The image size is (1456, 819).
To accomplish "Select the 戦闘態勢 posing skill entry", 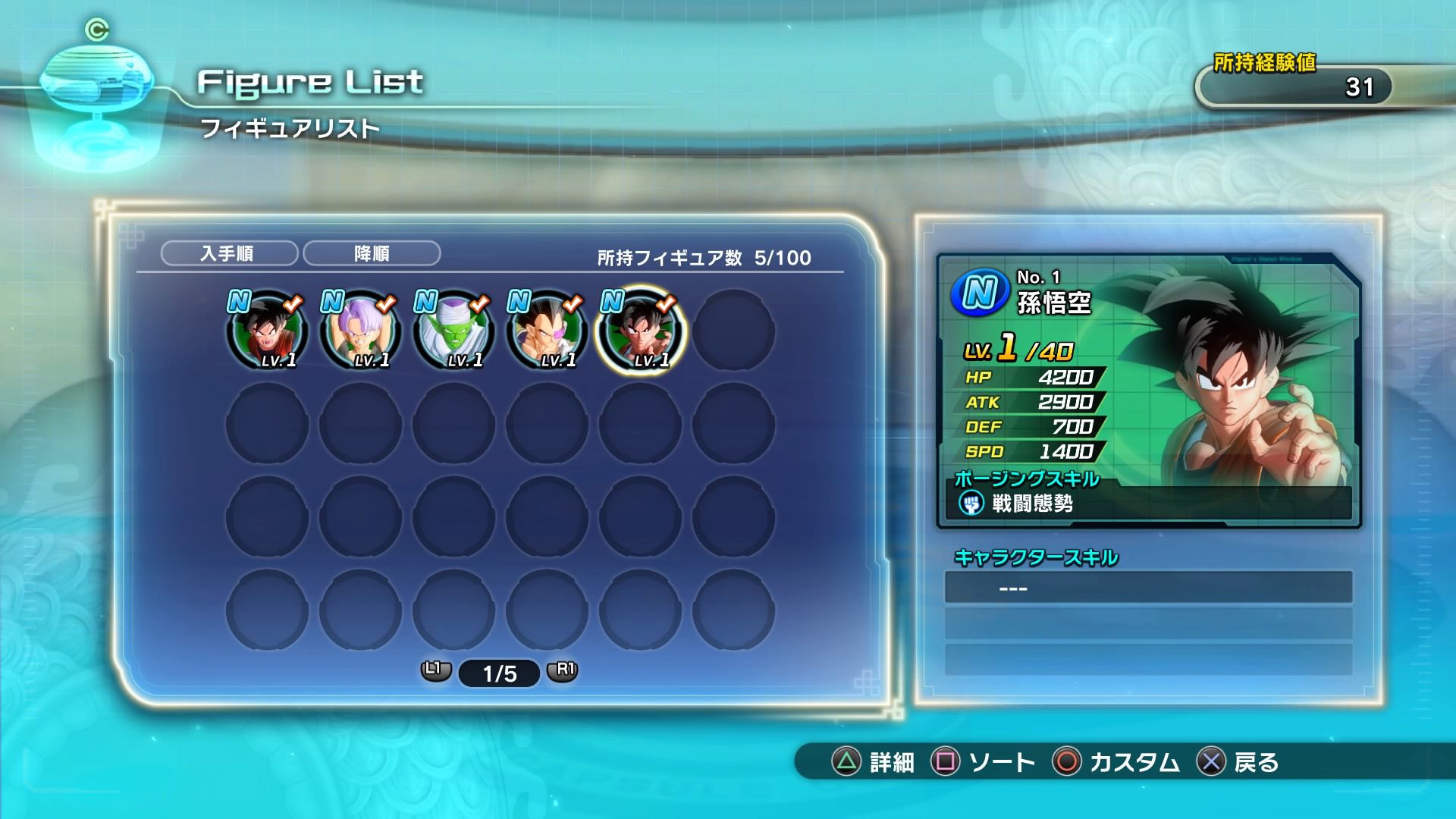I will (x=1031, y=504).
